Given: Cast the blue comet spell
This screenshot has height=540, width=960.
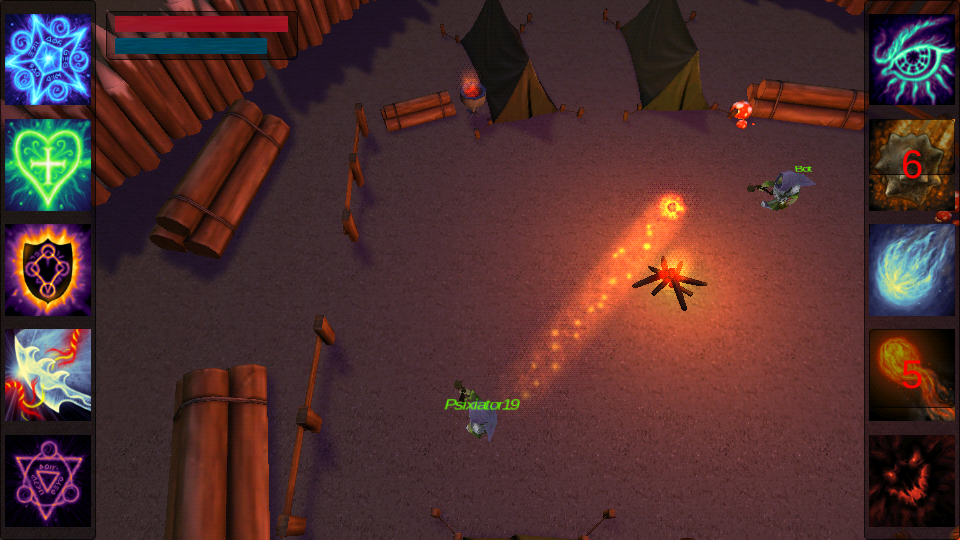Looking at the screenshot, I should tap(912, 270).
